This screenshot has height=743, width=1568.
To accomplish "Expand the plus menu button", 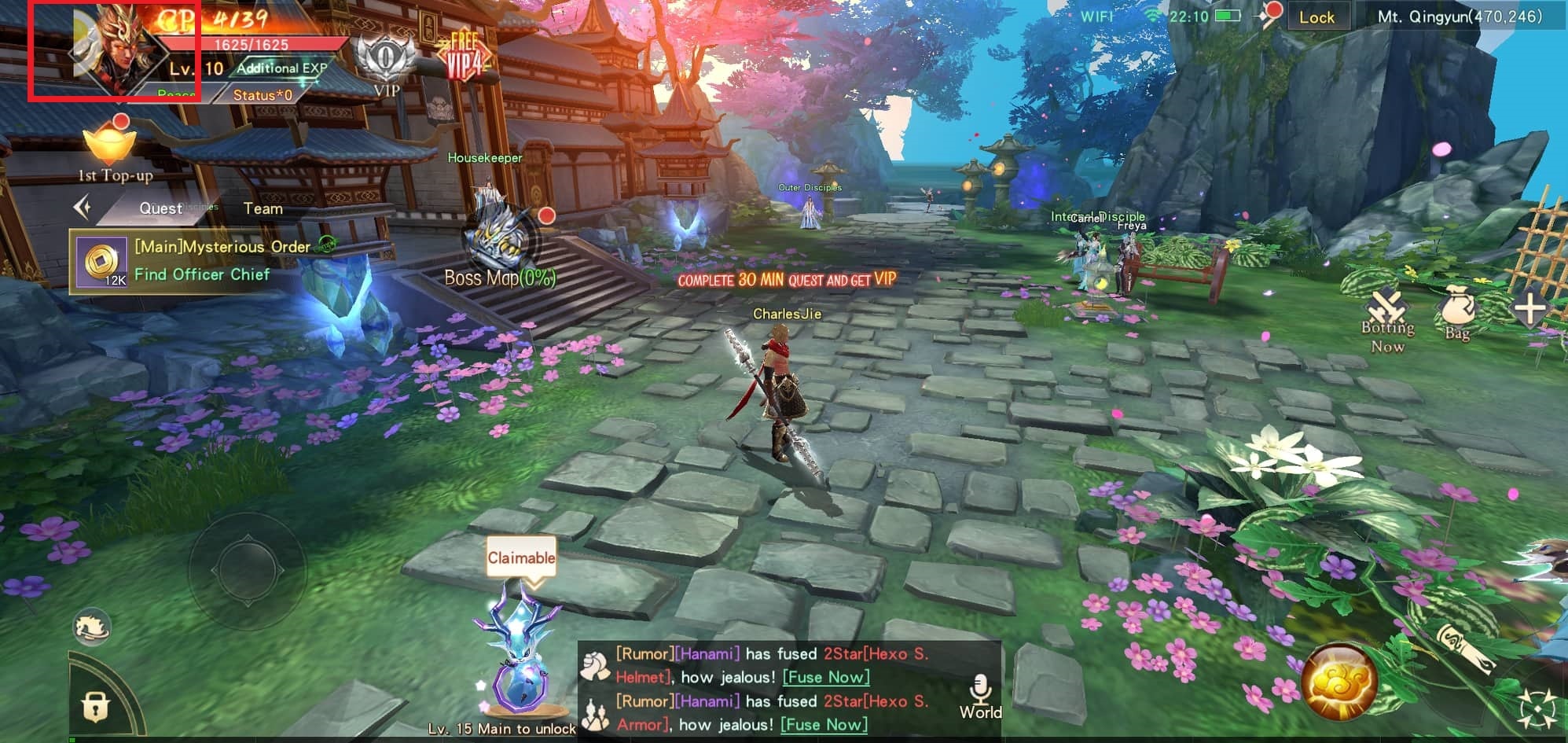I will tap(1529, 309).
